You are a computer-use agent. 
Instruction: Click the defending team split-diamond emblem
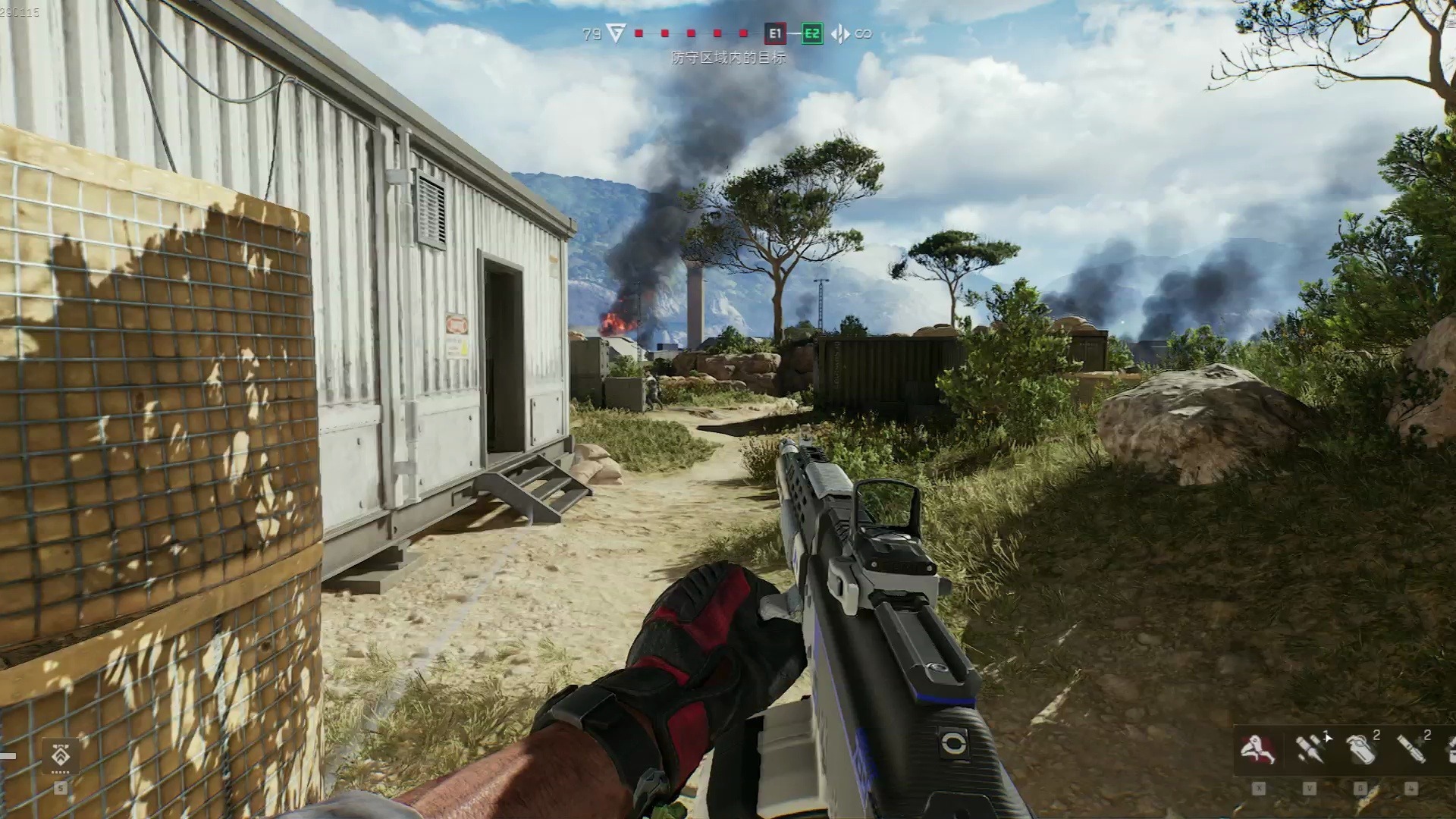click(840, 33)
